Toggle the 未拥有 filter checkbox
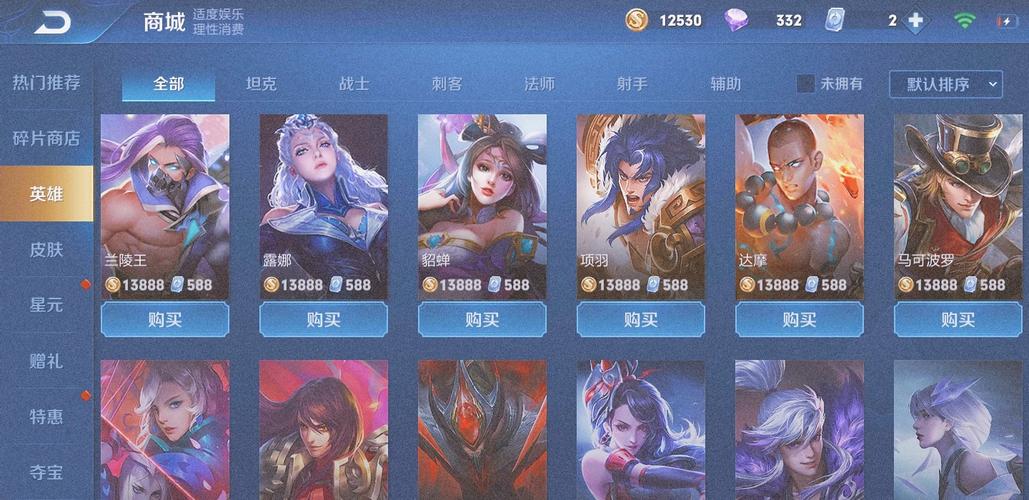 (806, 84)
